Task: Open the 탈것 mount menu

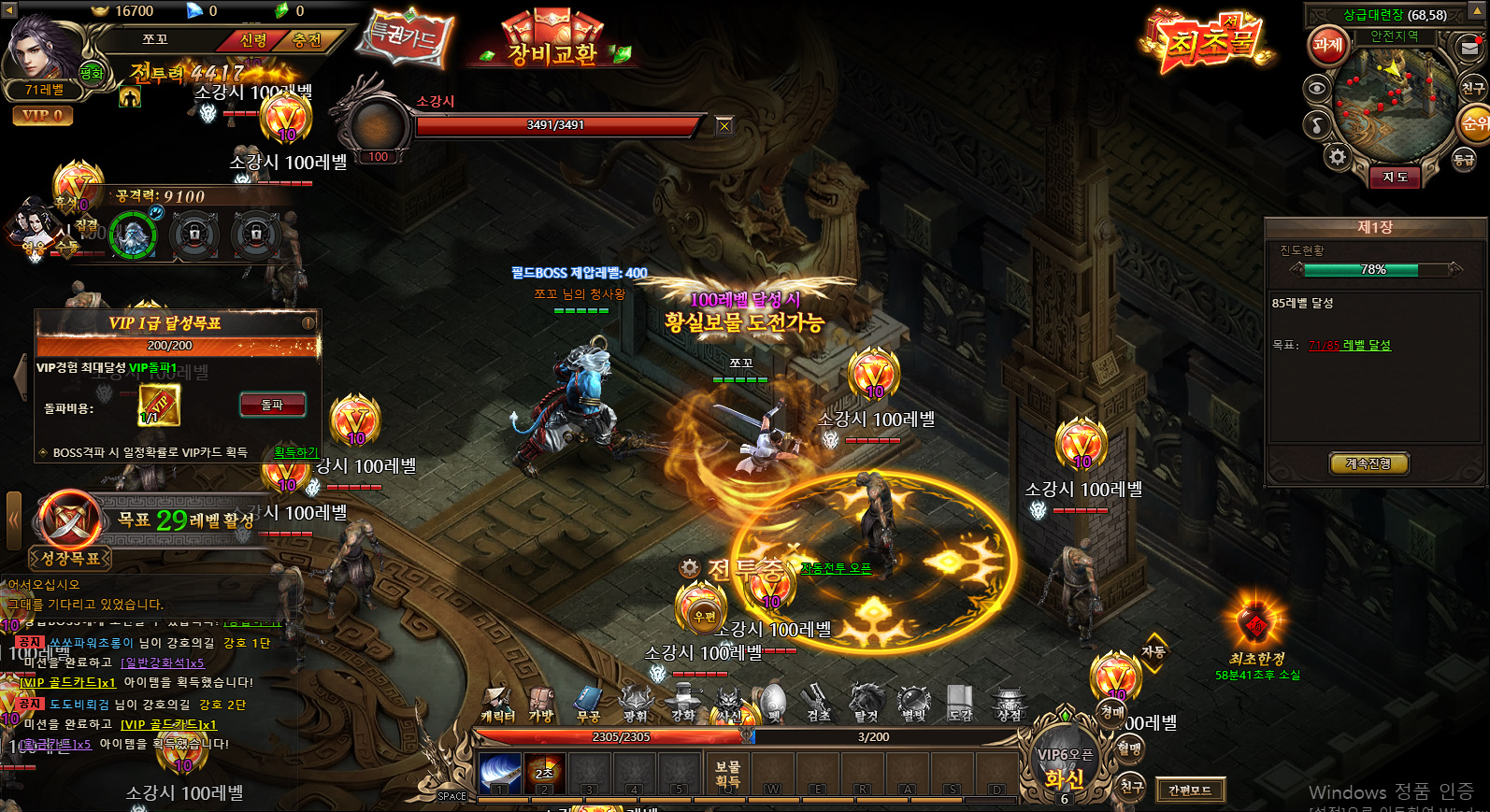Action: (x=866, y=704)
